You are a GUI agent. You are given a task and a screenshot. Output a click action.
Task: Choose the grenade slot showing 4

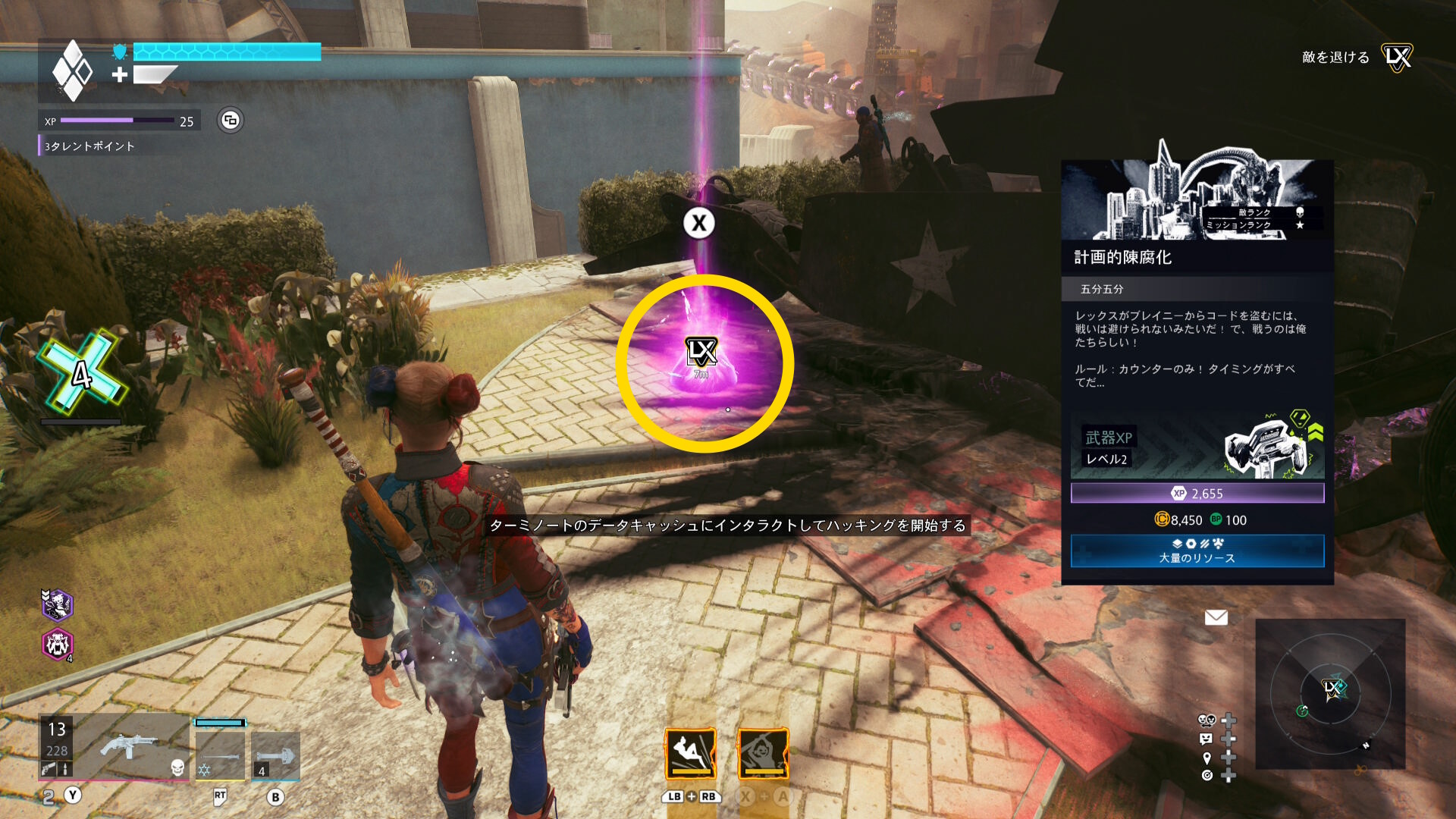tap(275, 756)
